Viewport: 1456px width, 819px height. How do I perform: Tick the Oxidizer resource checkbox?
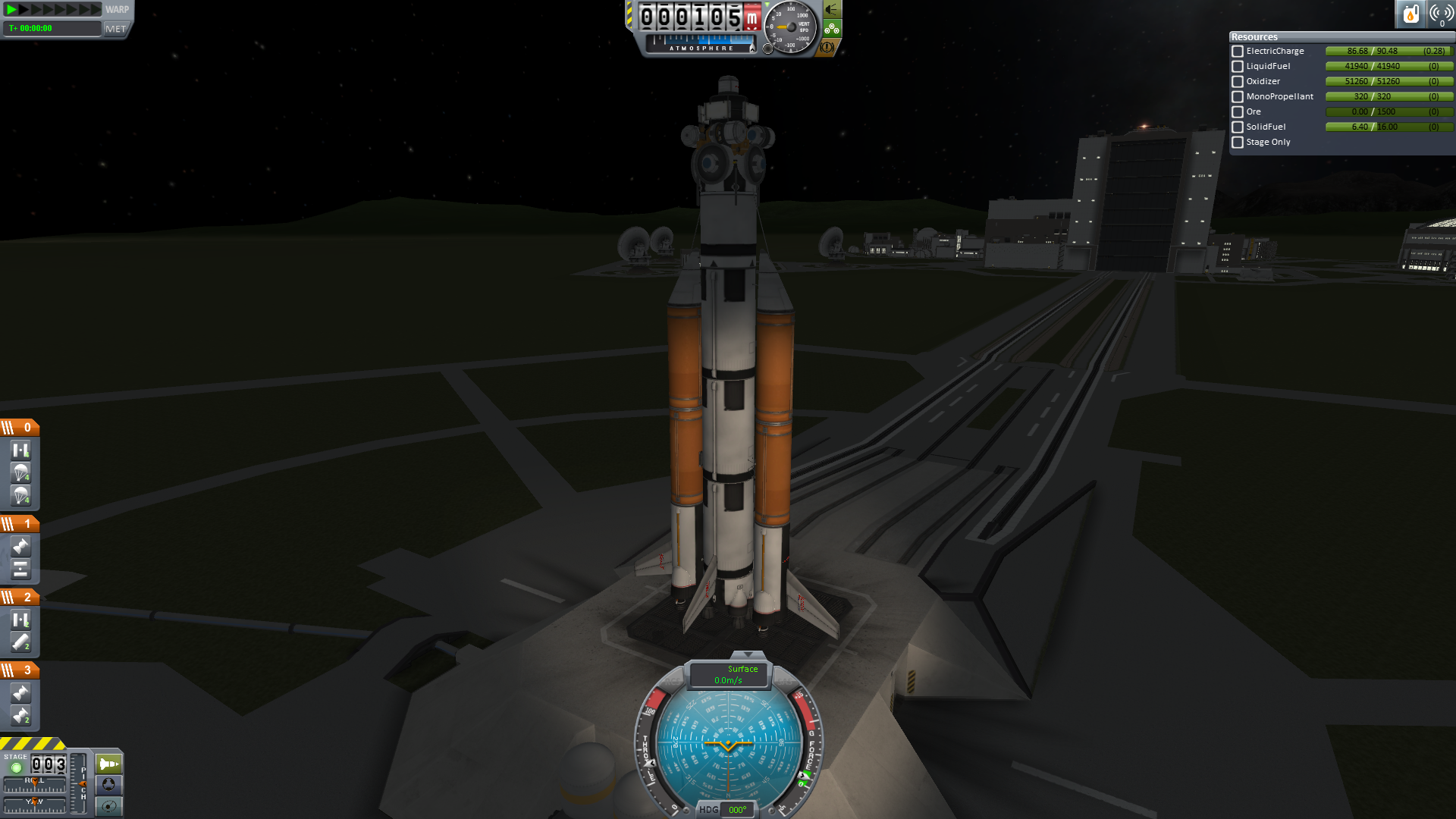(x=1238, y=82)
